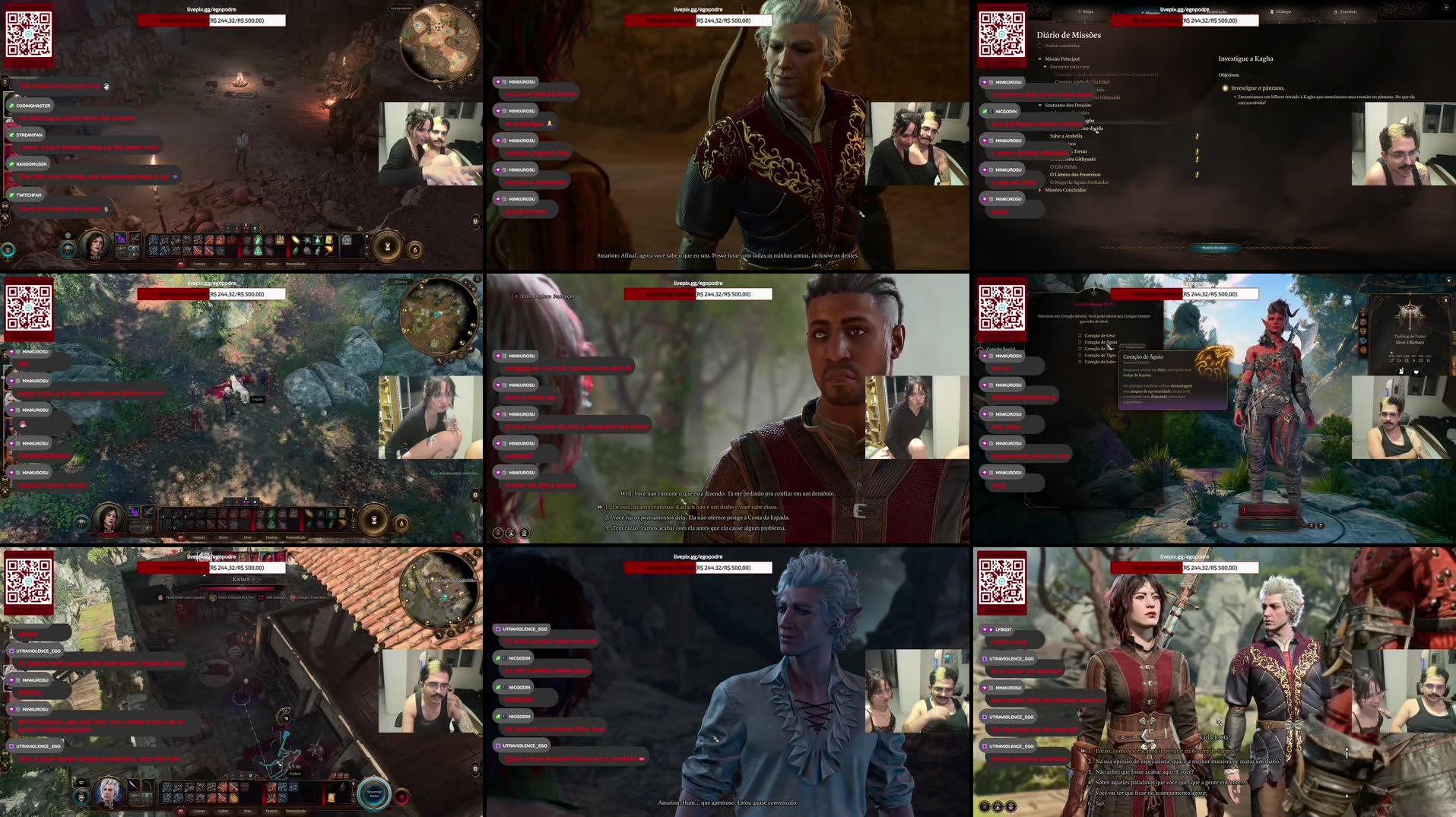Select the Coração de Lobo checkbox

(x=1080, y=363)
